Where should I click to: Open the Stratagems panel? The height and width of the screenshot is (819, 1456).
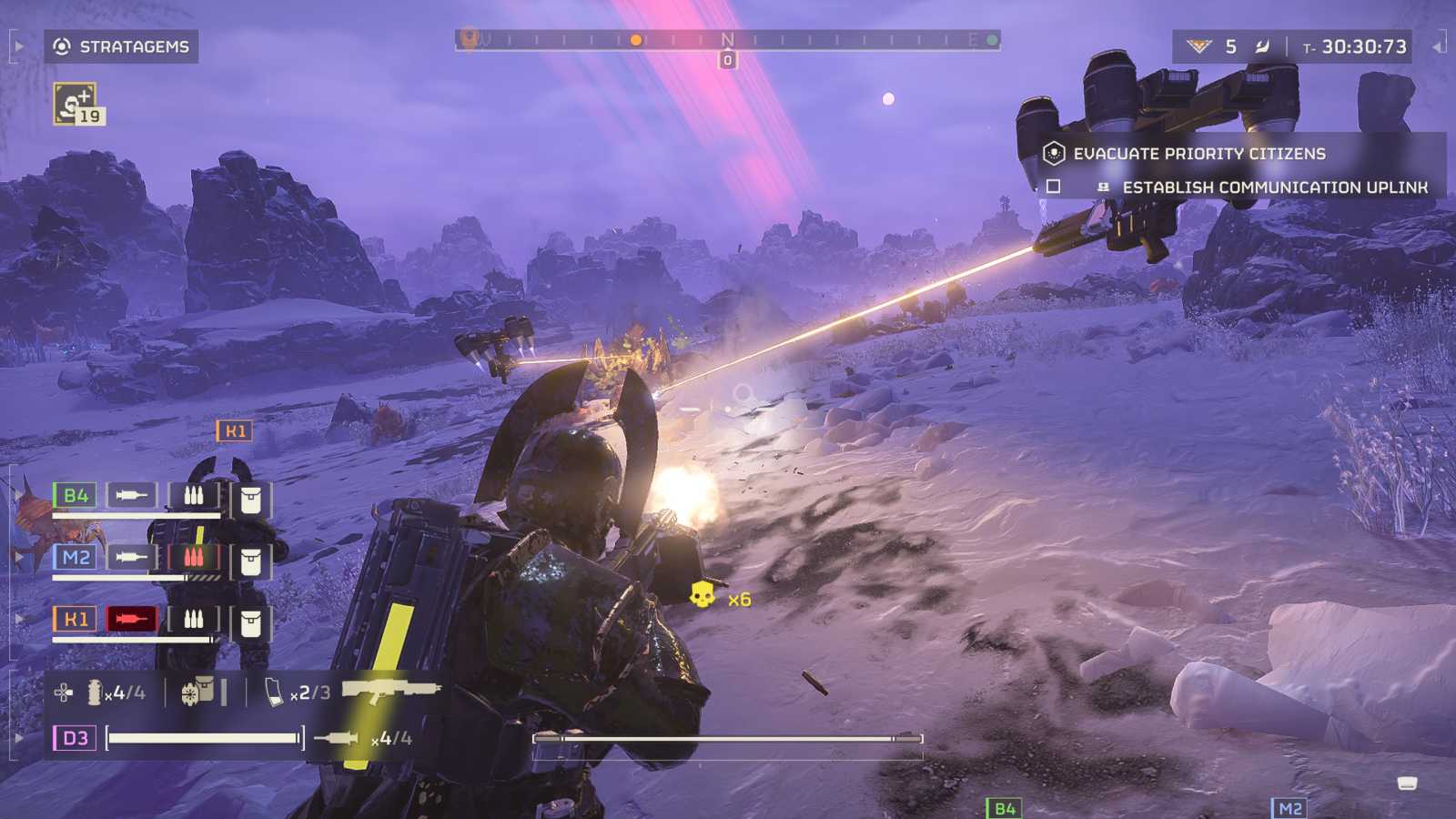click(121, 46)
